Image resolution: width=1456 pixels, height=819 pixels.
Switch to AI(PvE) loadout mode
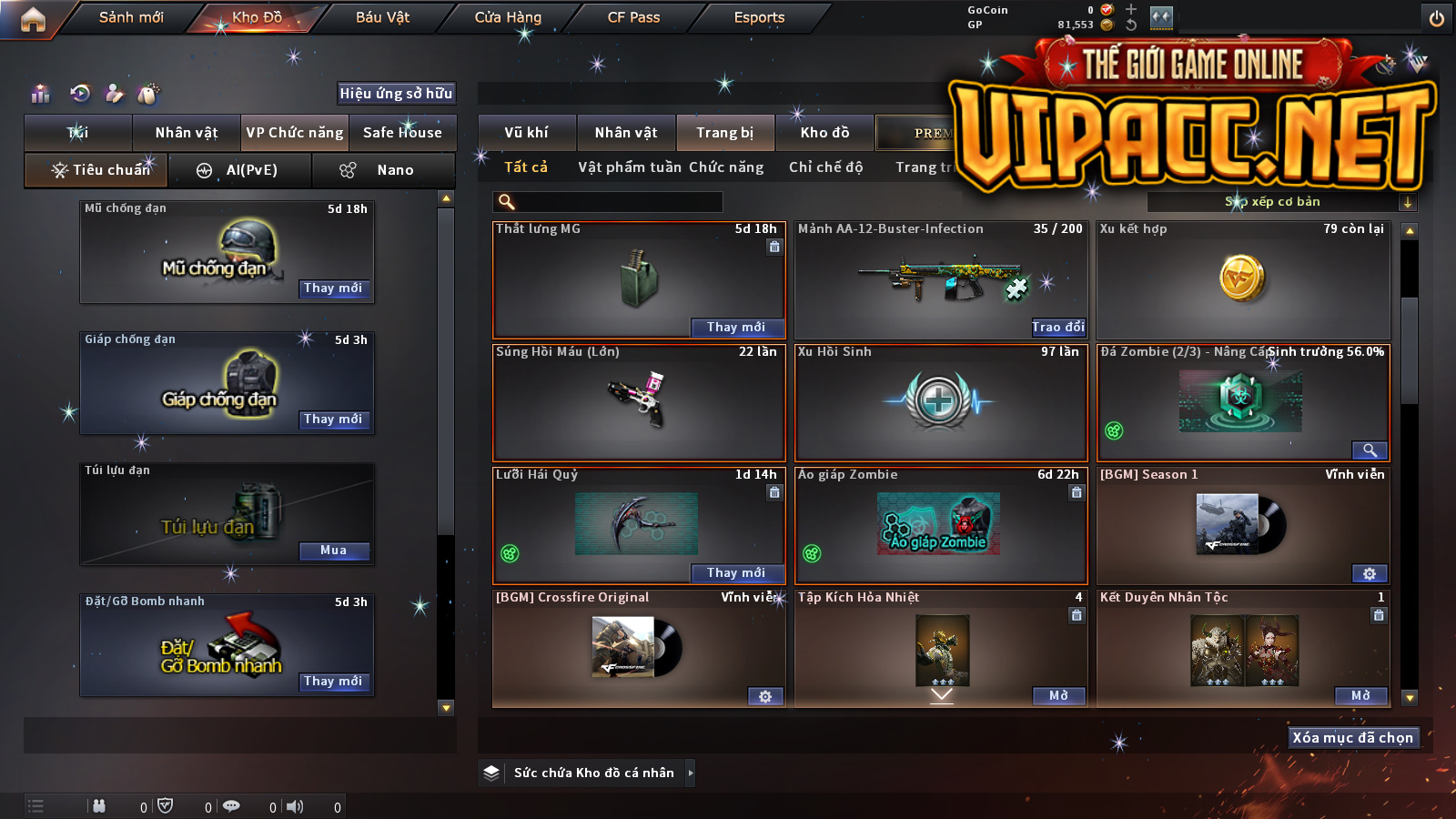pyautogui.click(x=240, y=170)
